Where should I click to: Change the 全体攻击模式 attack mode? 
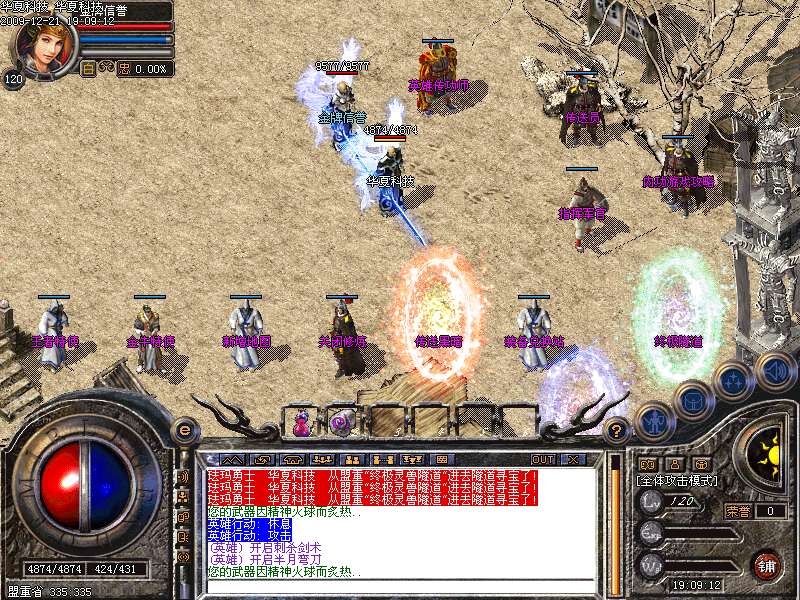tap(677, 481)
